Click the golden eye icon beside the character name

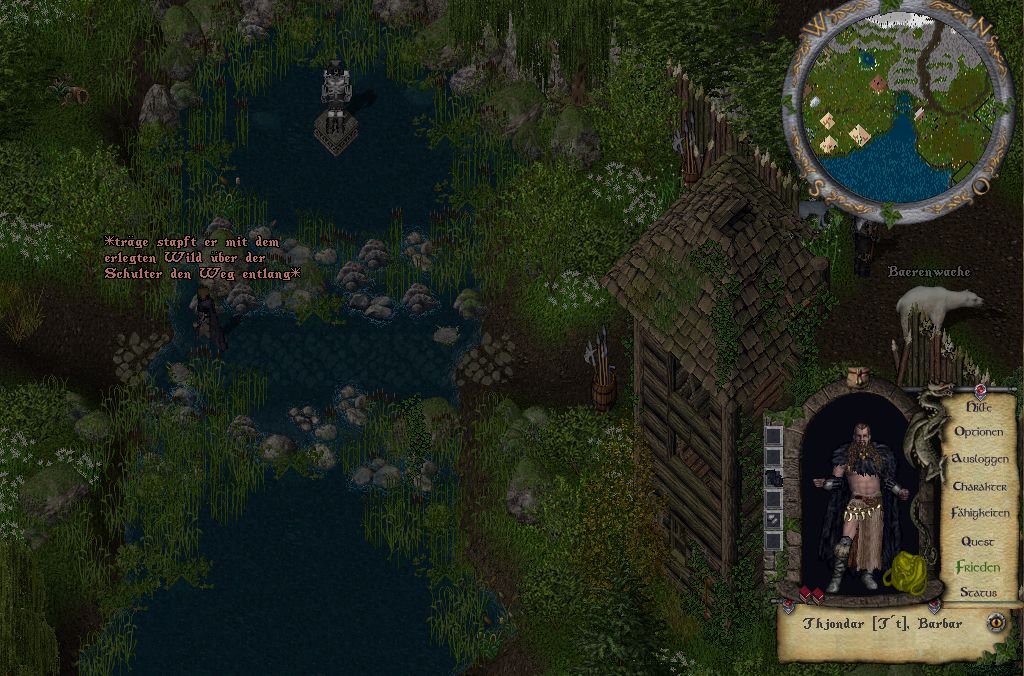996,622
